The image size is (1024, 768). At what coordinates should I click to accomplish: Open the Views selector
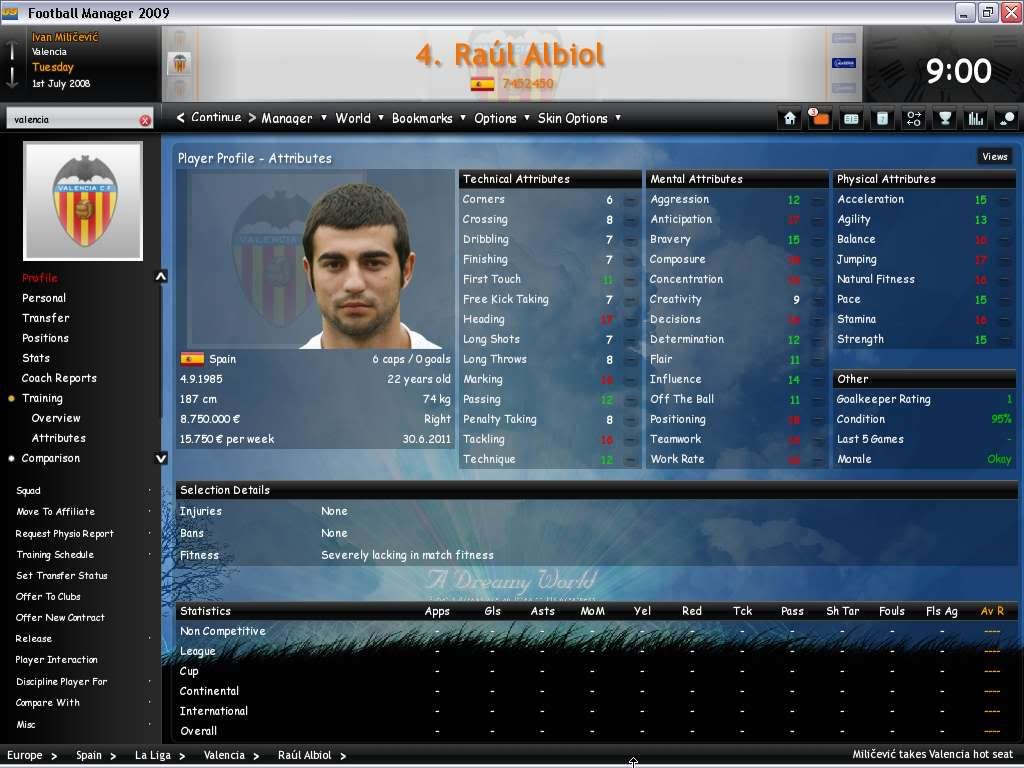coord(994,157)
